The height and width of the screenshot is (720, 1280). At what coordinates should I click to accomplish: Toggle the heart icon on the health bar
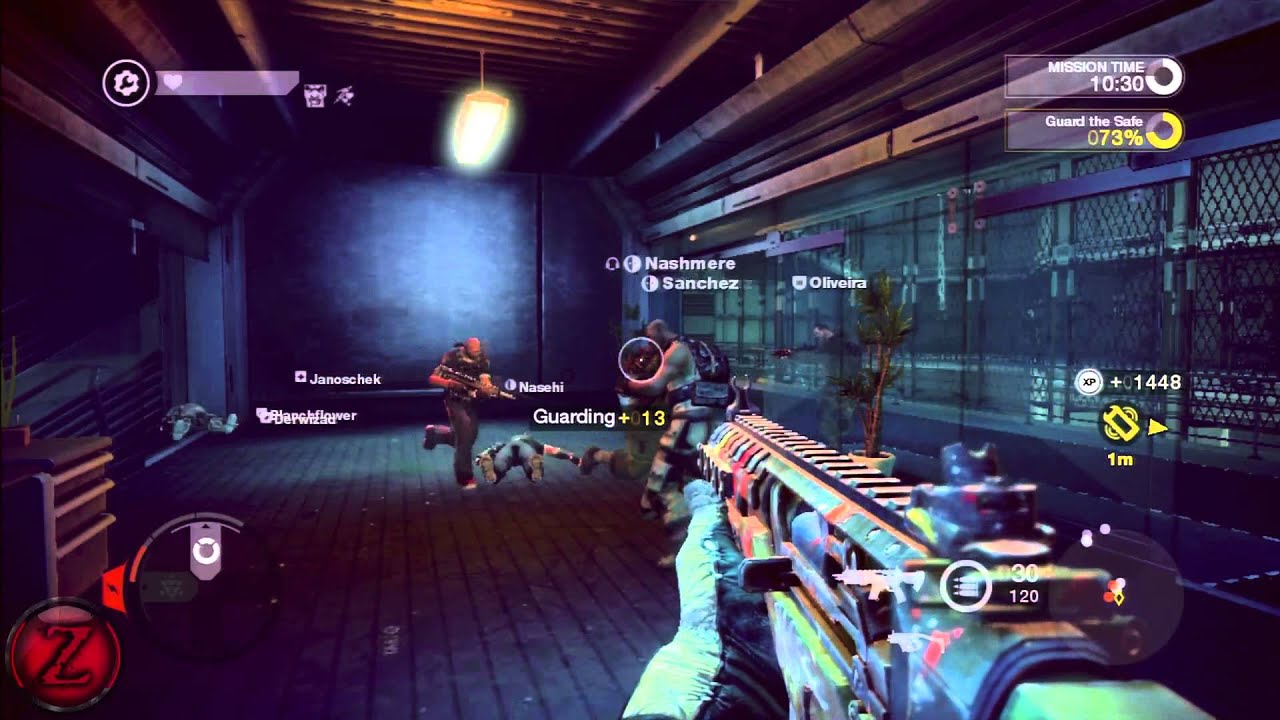(172, 81)
